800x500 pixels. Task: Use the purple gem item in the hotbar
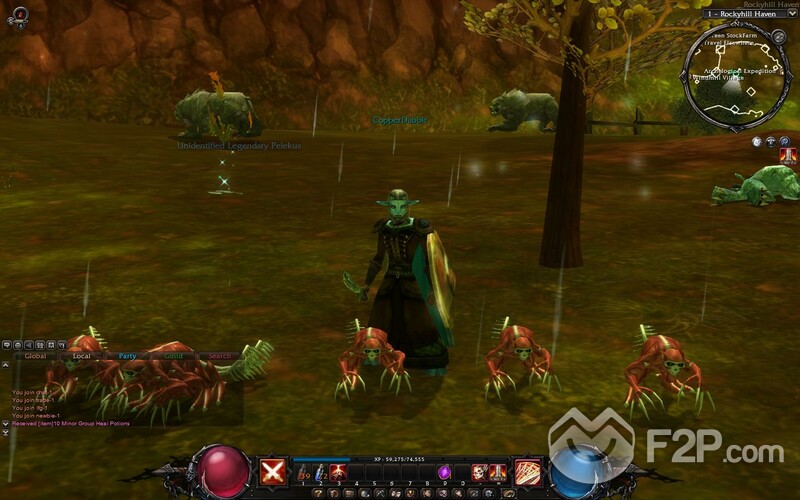pyautogui.click(x=444, y=472)
